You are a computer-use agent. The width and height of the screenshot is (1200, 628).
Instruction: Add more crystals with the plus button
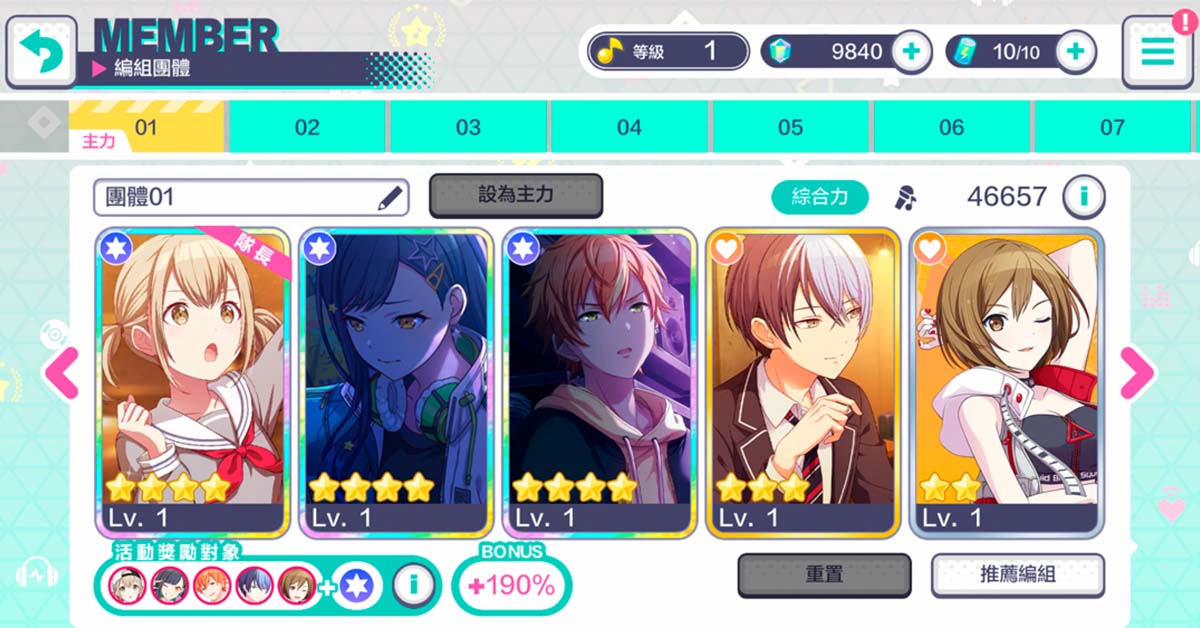coord(910,52)
